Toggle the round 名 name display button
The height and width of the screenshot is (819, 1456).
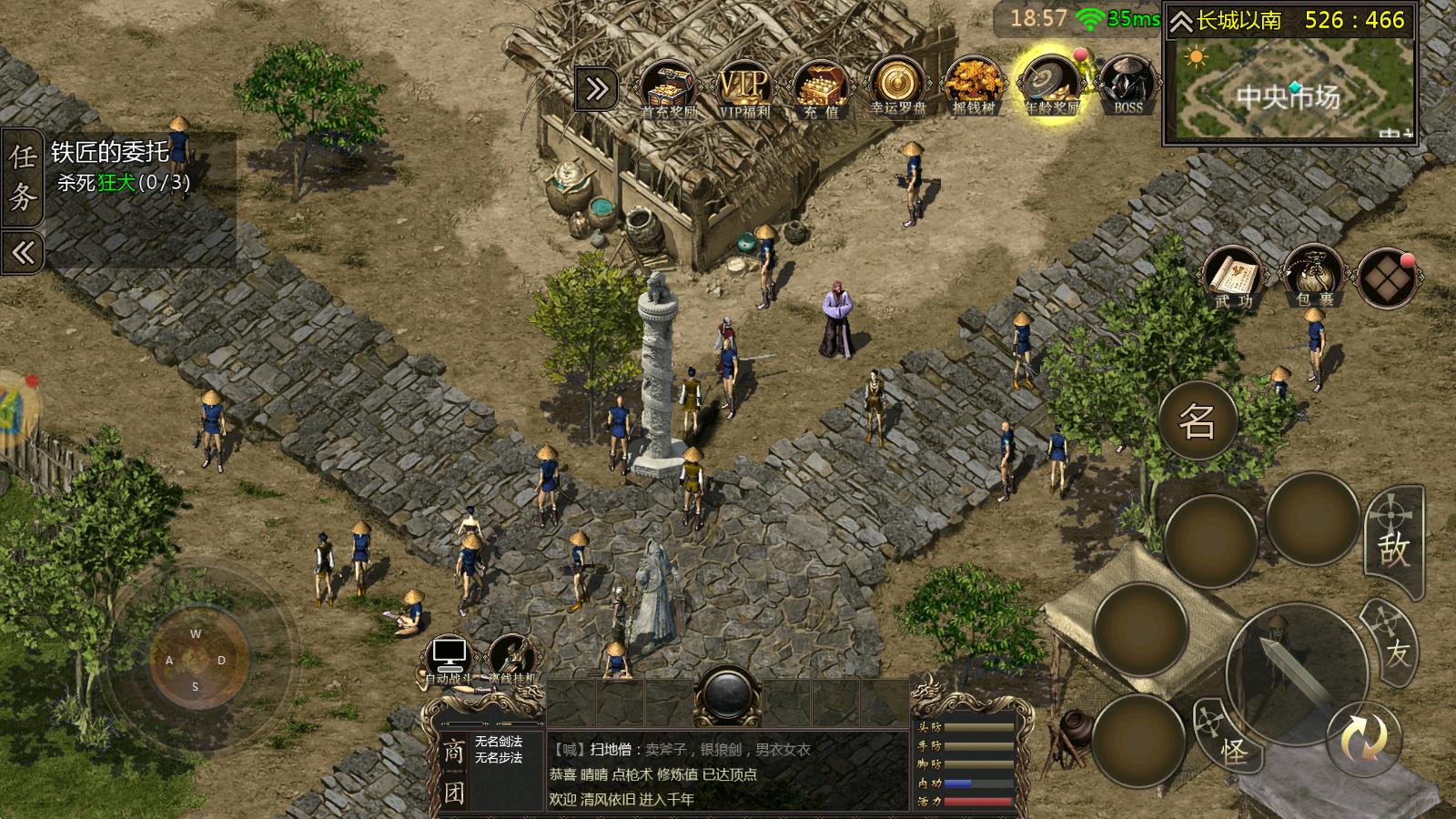(1198, 420)
